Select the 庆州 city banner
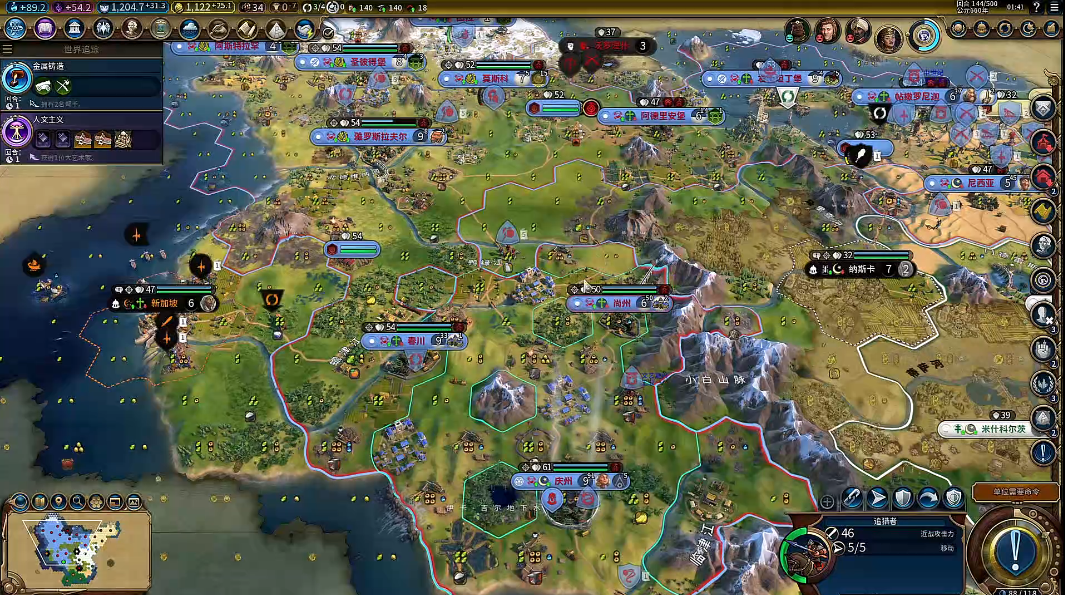This screenshot has height=595, width=1065. click(x=564, y=481)
